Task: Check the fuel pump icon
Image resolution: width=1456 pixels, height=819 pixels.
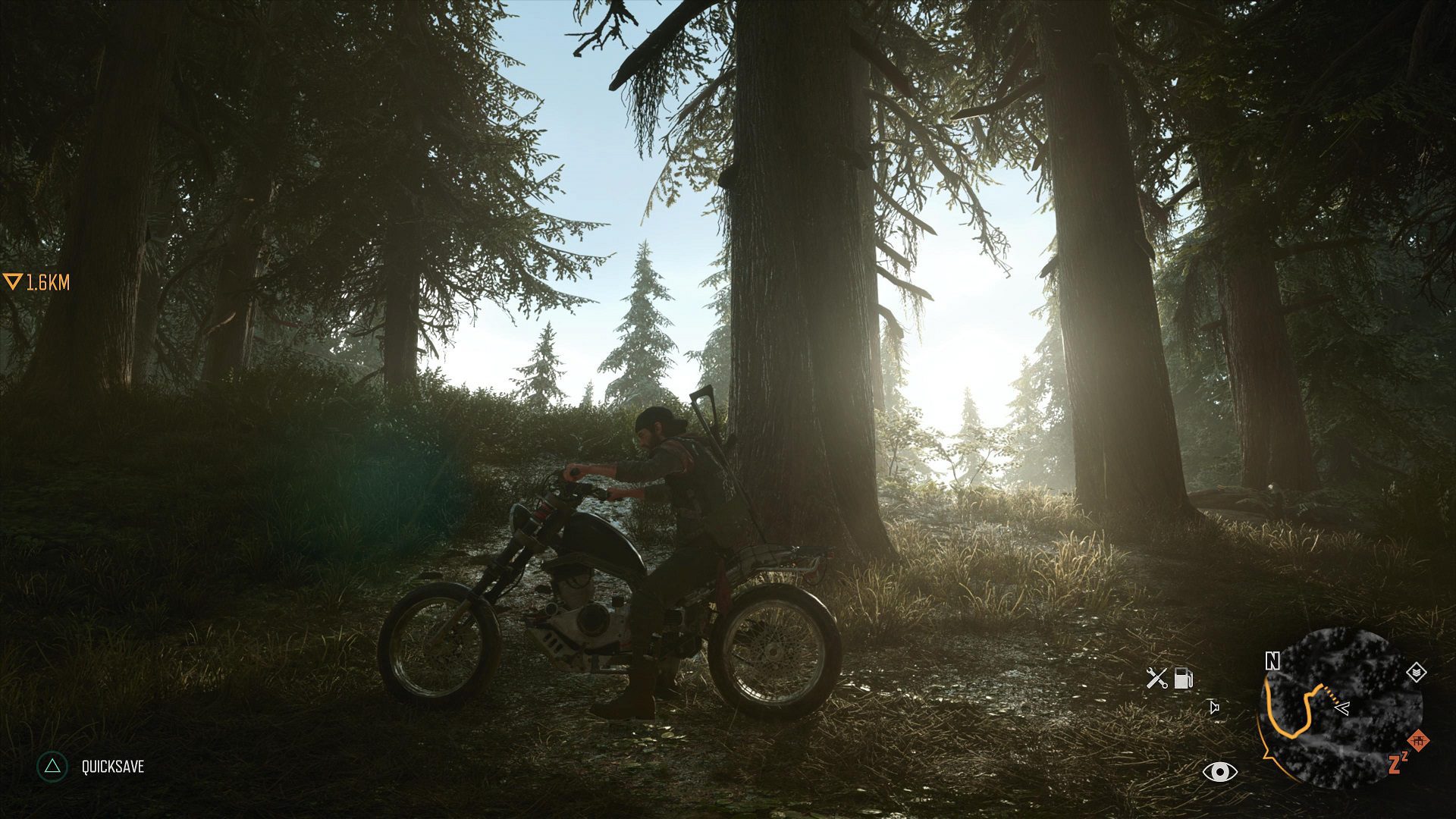Action: pos(1183,678)
